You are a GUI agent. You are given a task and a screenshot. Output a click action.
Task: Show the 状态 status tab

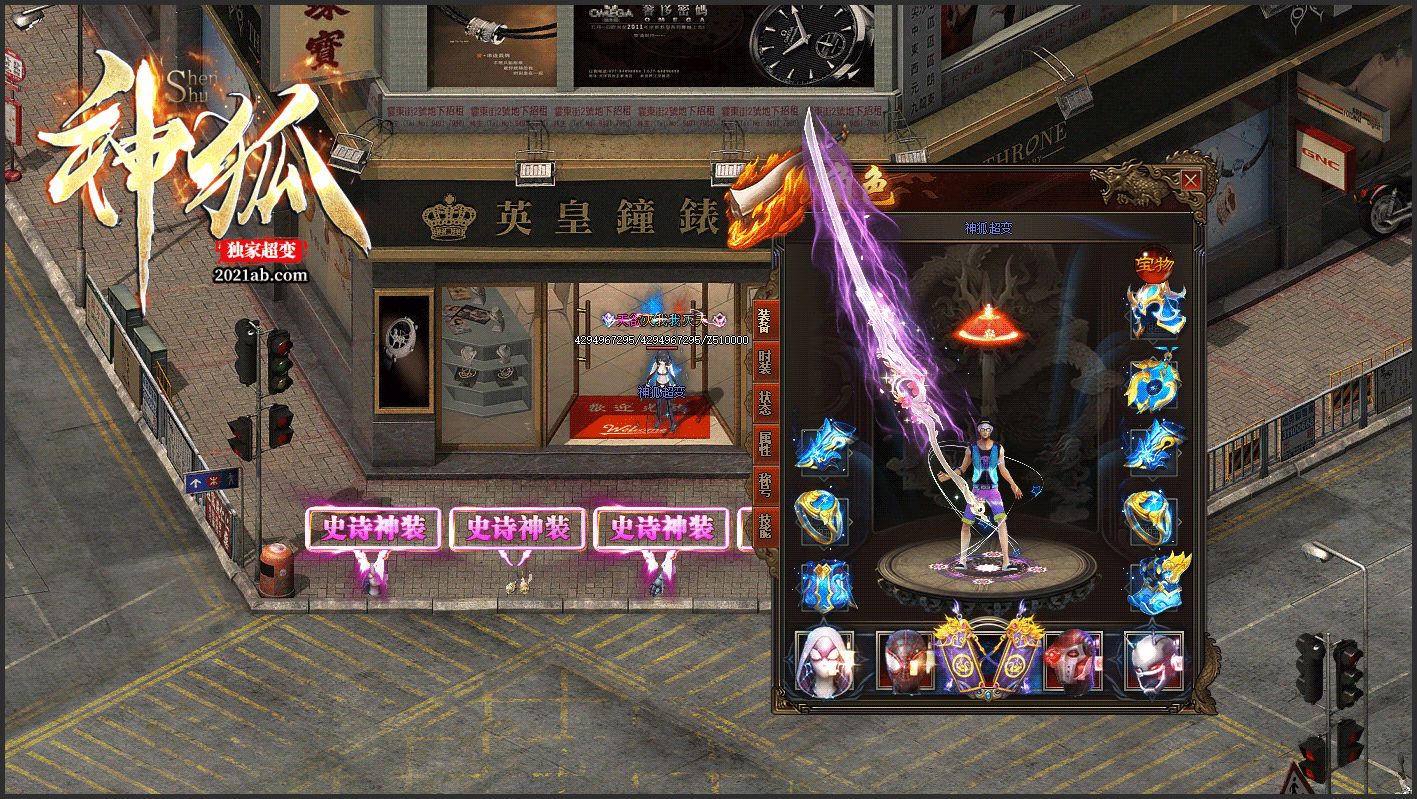coord(765,402)
